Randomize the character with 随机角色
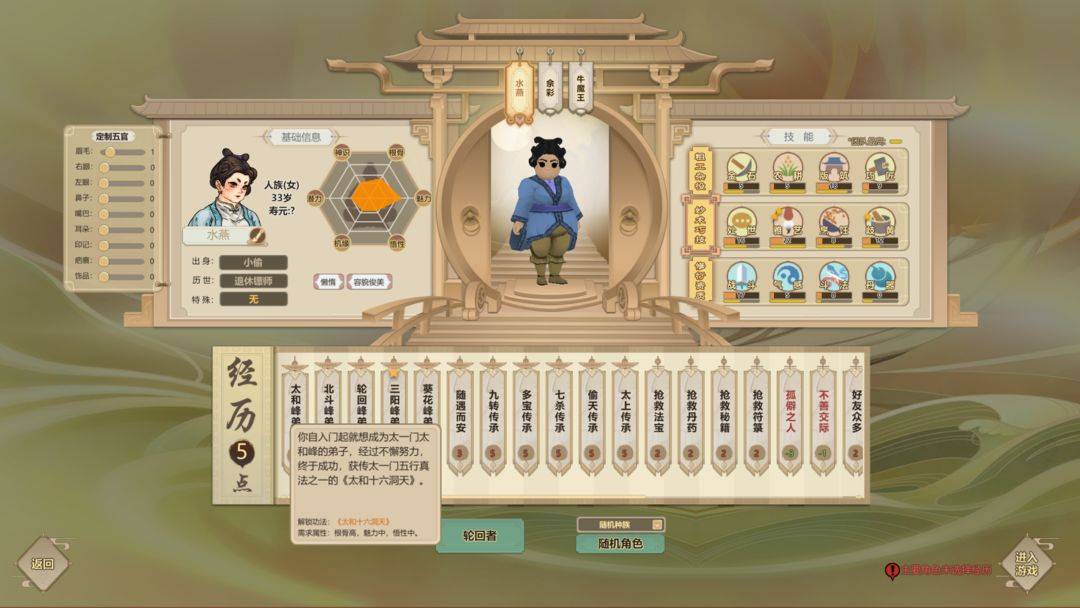The width and height of the screenshot is (1080, 608). tap(619, 544)
